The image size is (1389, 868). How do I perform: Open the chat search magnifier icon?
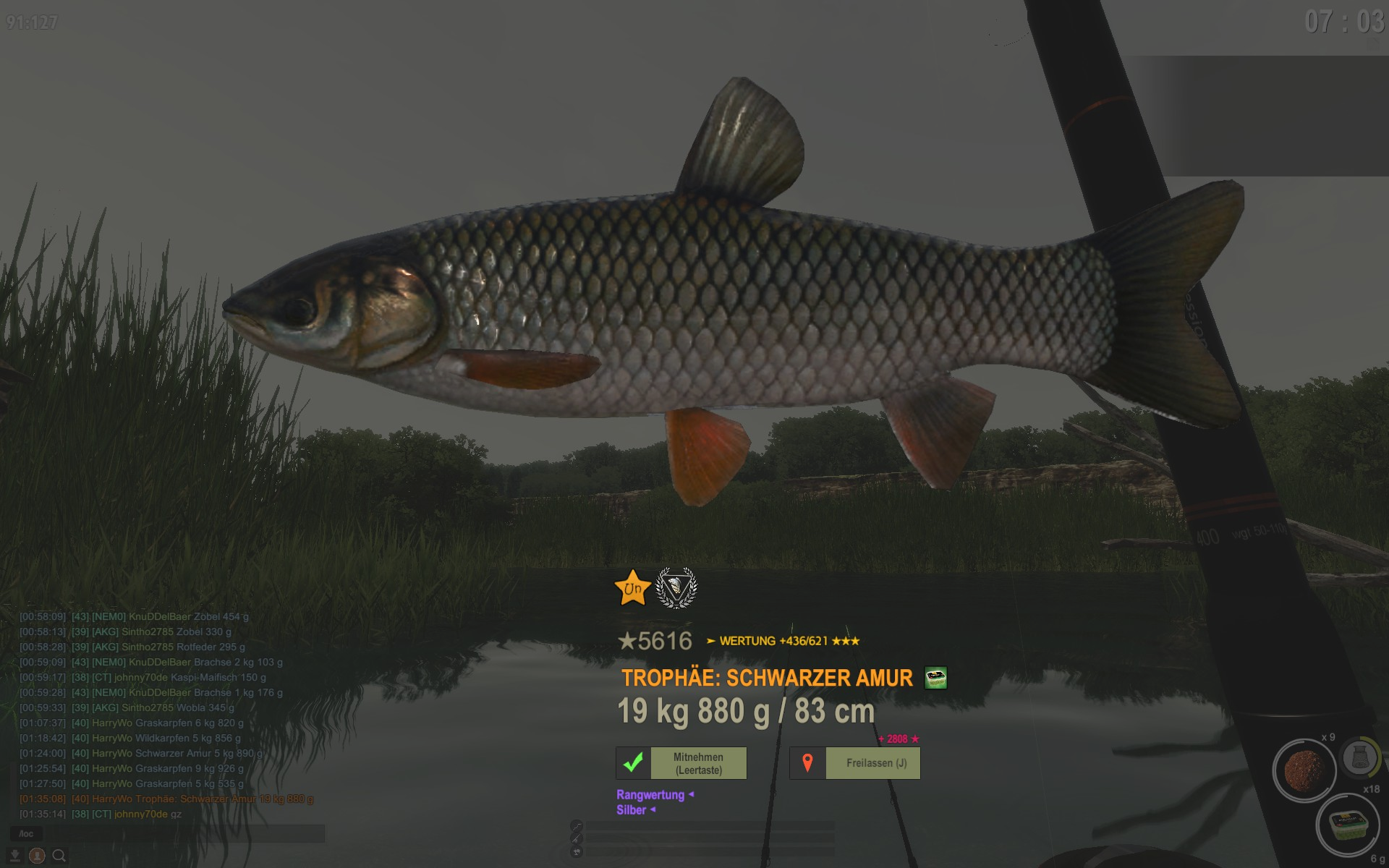point(59,856)
